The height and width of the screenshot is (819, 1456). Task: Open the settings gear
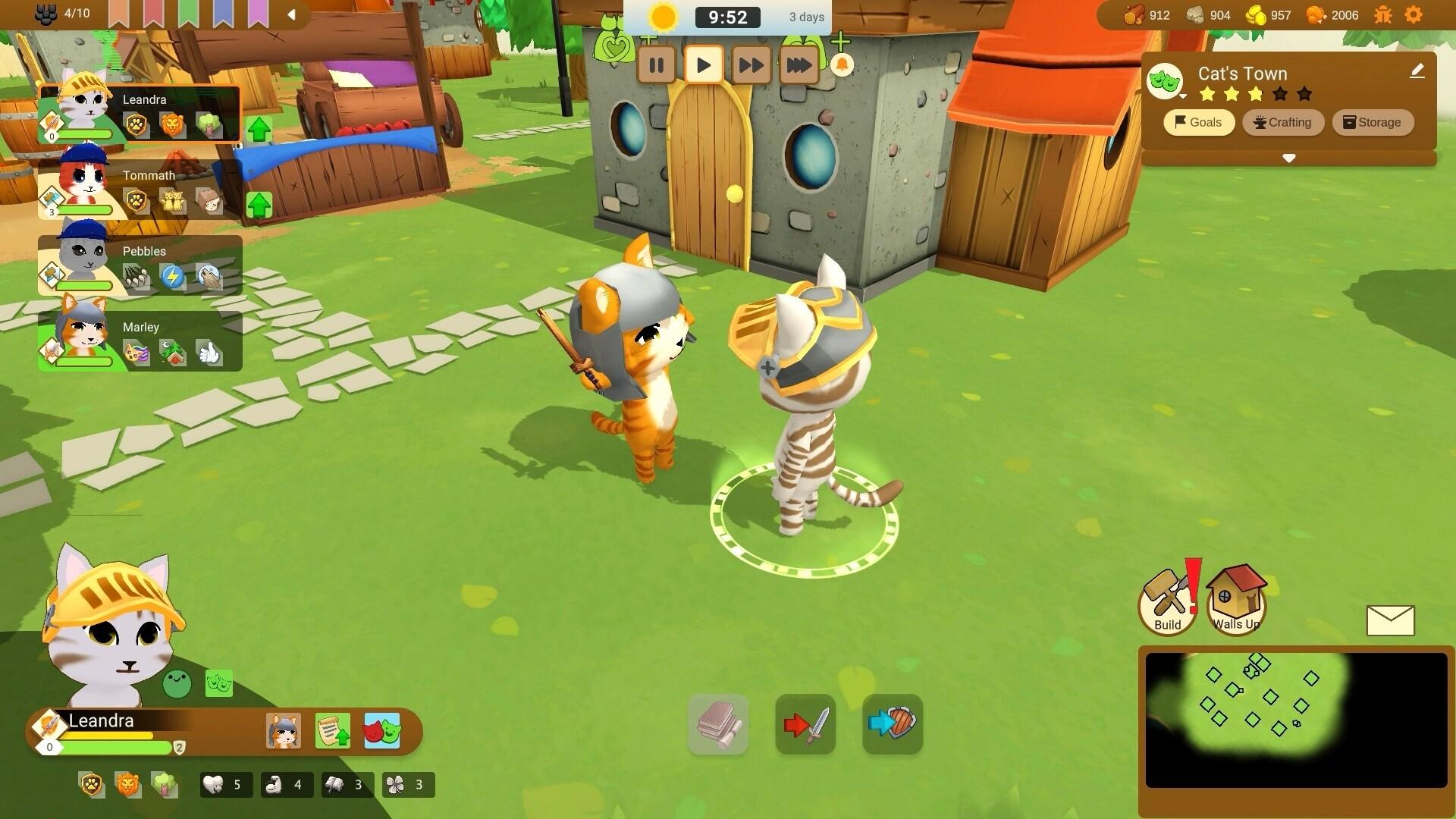pos(1414,14)
